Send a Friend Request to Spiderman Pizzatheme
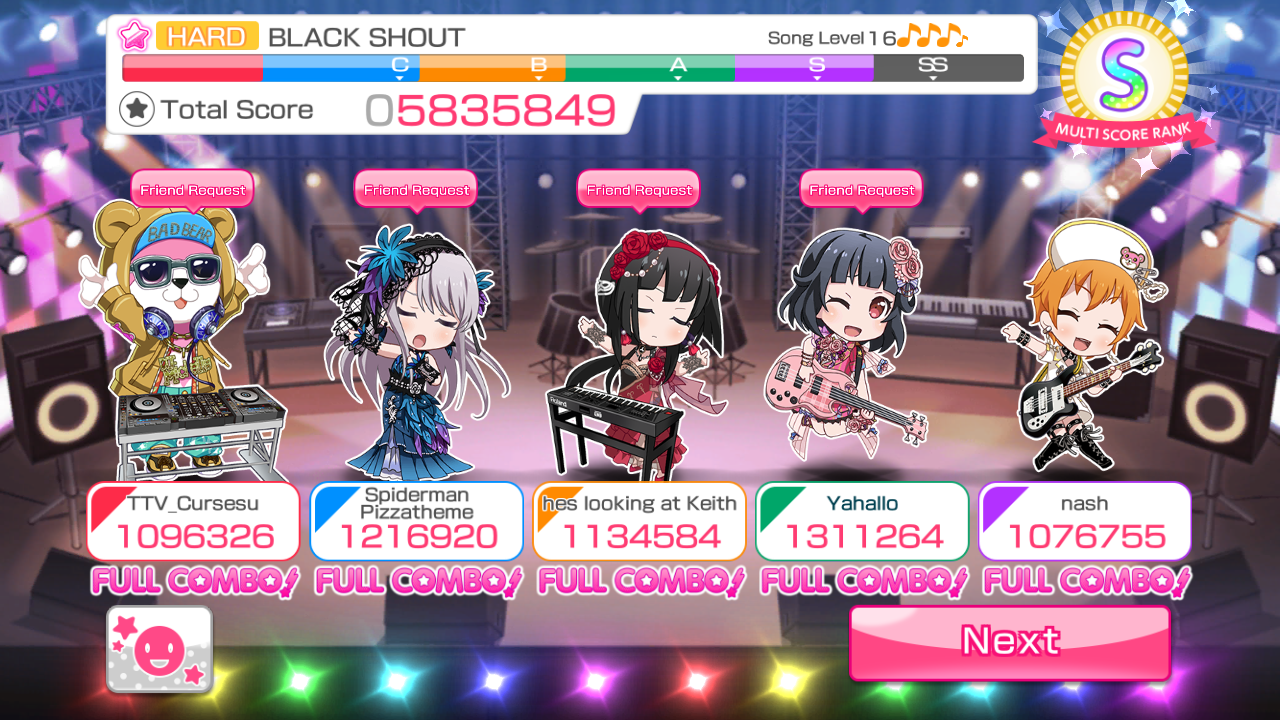The height and width of the screenshot is (720, 1280). coord(415,189)
